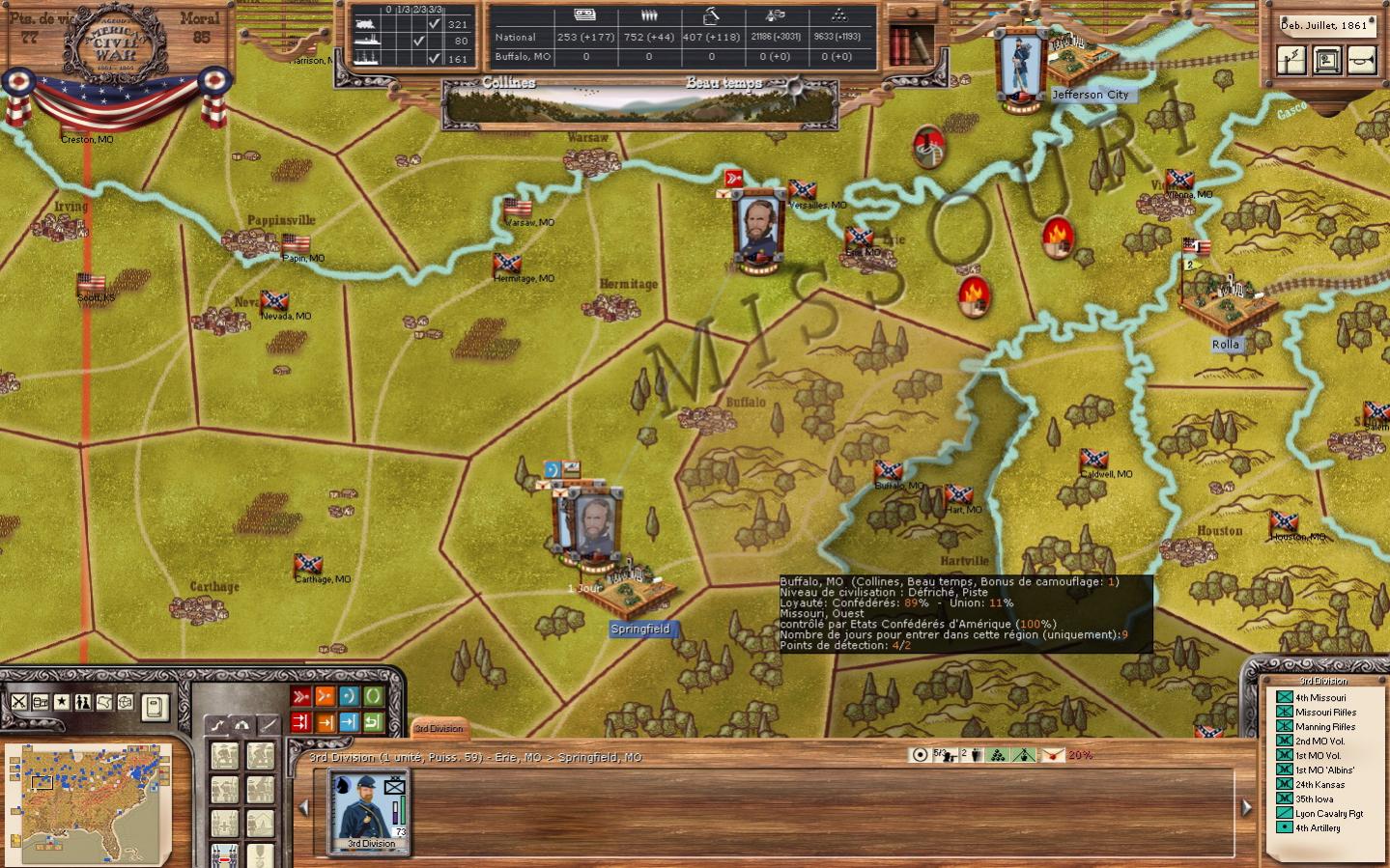
Task: Select the blue defensive posture button
Action: [350, 695]
